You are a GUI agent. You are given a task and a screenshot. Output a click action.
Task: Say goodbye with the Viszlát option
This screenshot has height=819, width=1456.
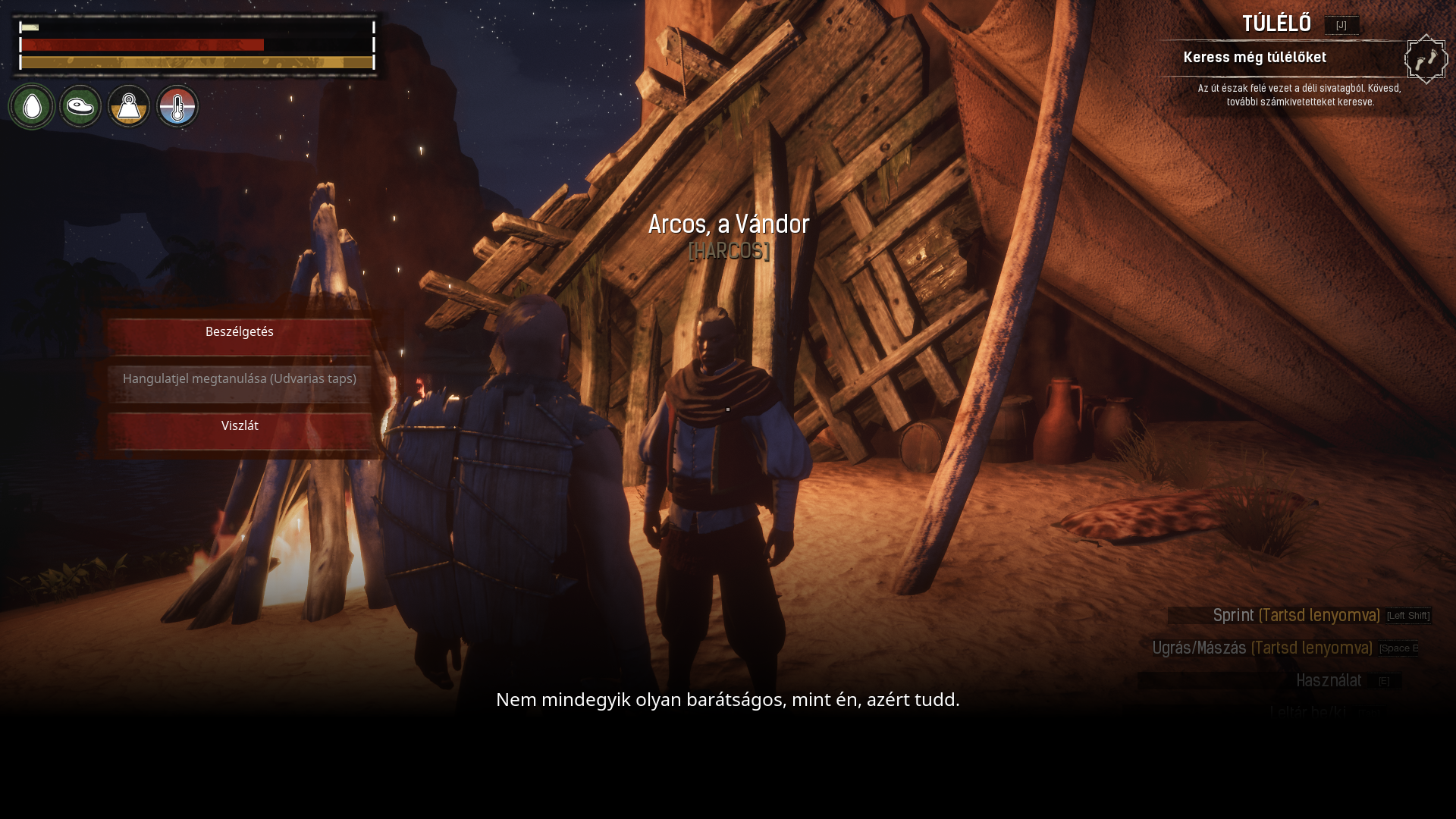(x=240, y=428)
